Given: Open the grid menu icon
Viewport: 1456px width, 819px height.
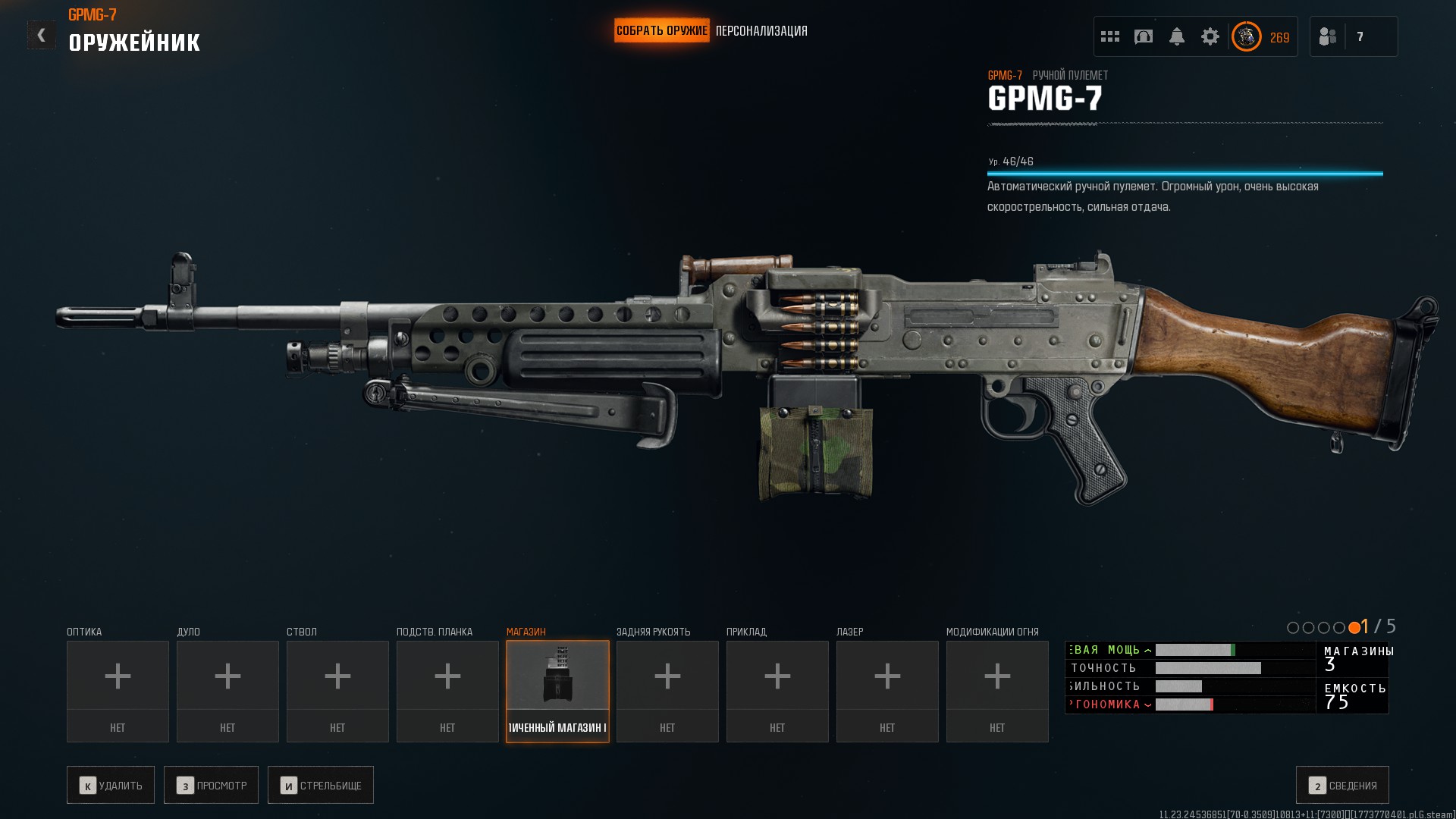Looking at the screenshot, I should 1110,36.
